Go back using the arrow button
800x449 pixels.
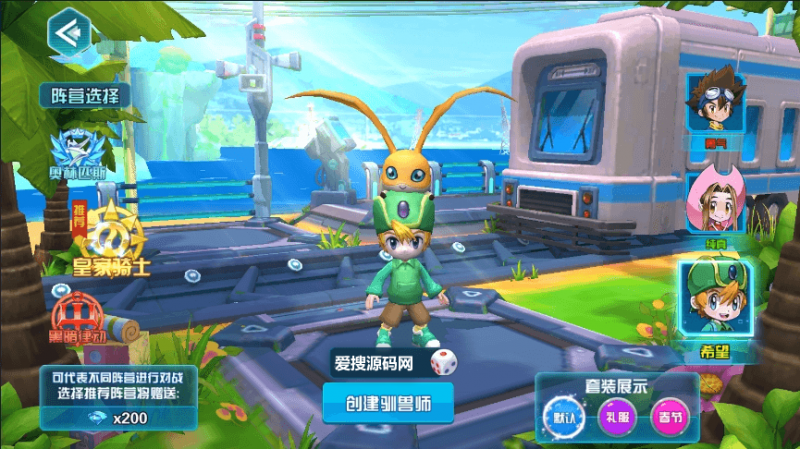click(68, 31)
